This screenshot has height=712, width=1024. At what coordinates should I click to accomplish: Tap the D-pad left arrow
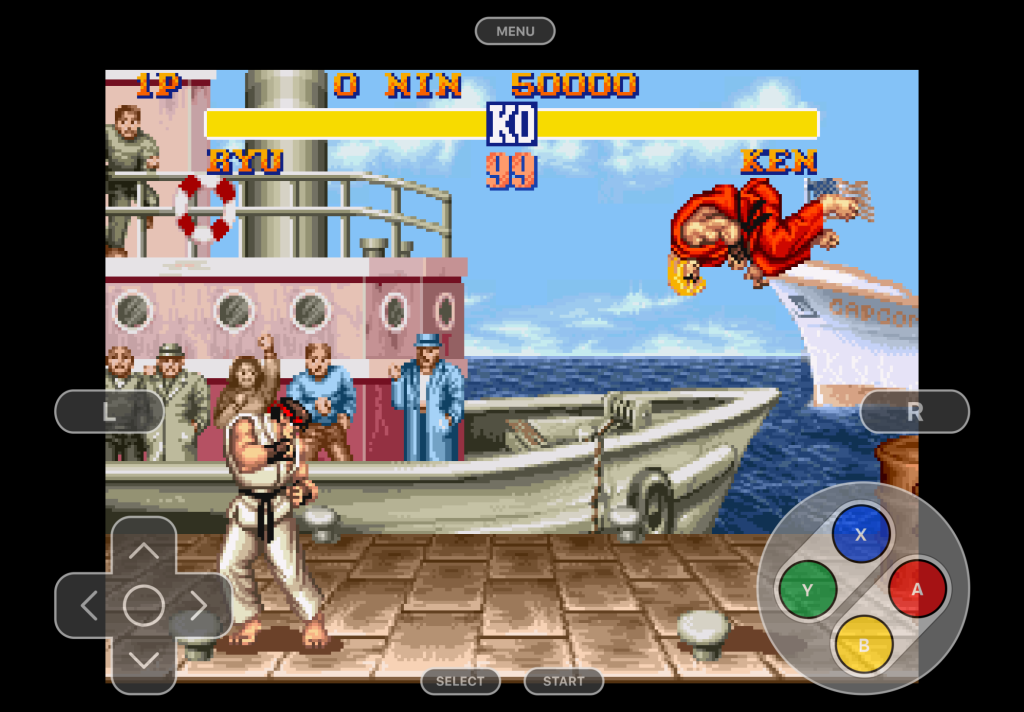(x=89, y=605)
